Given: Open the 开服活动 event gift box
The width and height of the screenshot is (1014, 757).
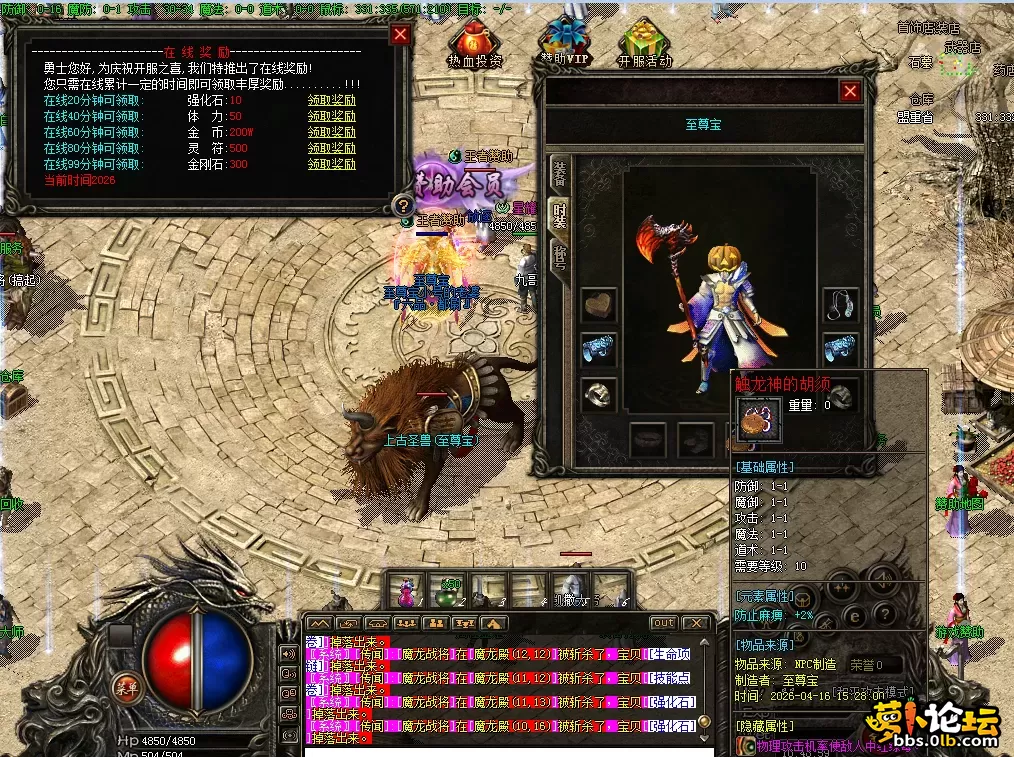Looking at the screenshot, I should pyautogui.click(x=644, y=44).
